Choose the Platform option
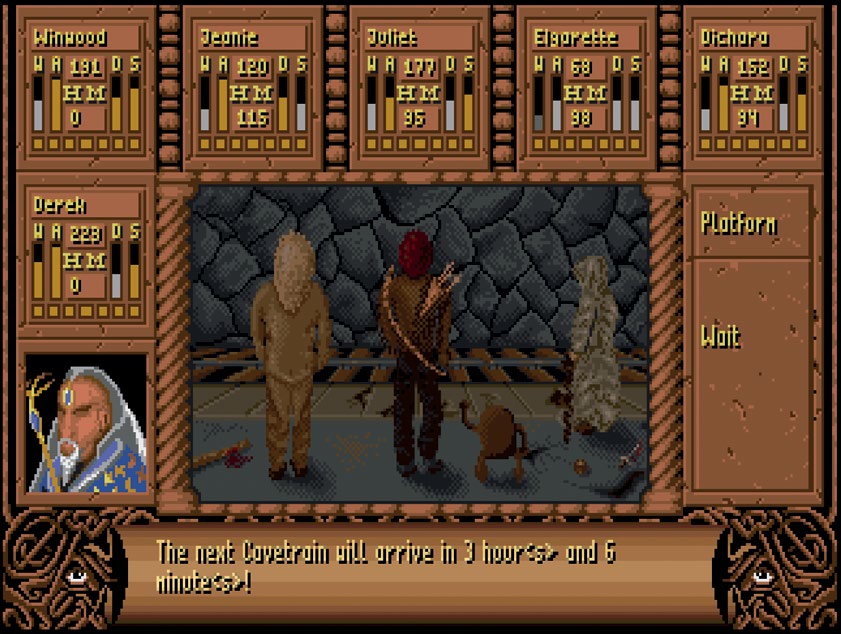This screenshot has width=841, height=634. [739, 222]
